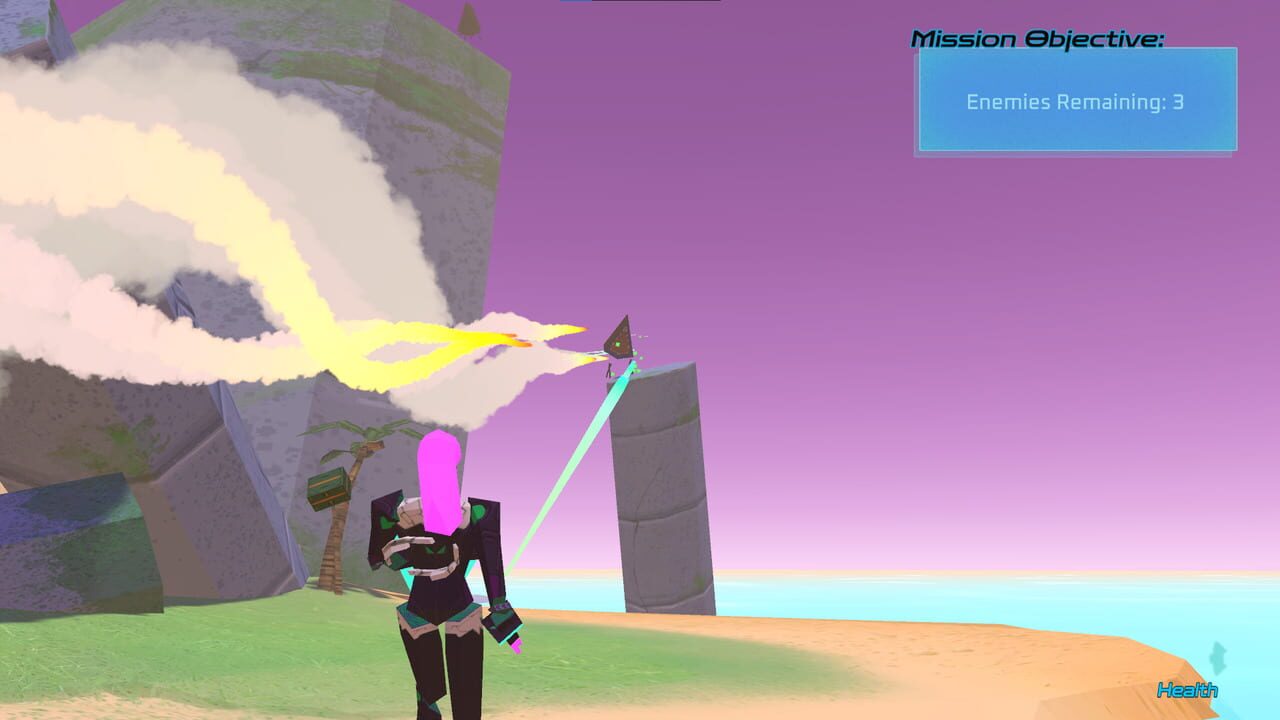1280x720 pixels.
Task: Click the tiny tree atop the distant mountain
Action: [x=470, y=20]
